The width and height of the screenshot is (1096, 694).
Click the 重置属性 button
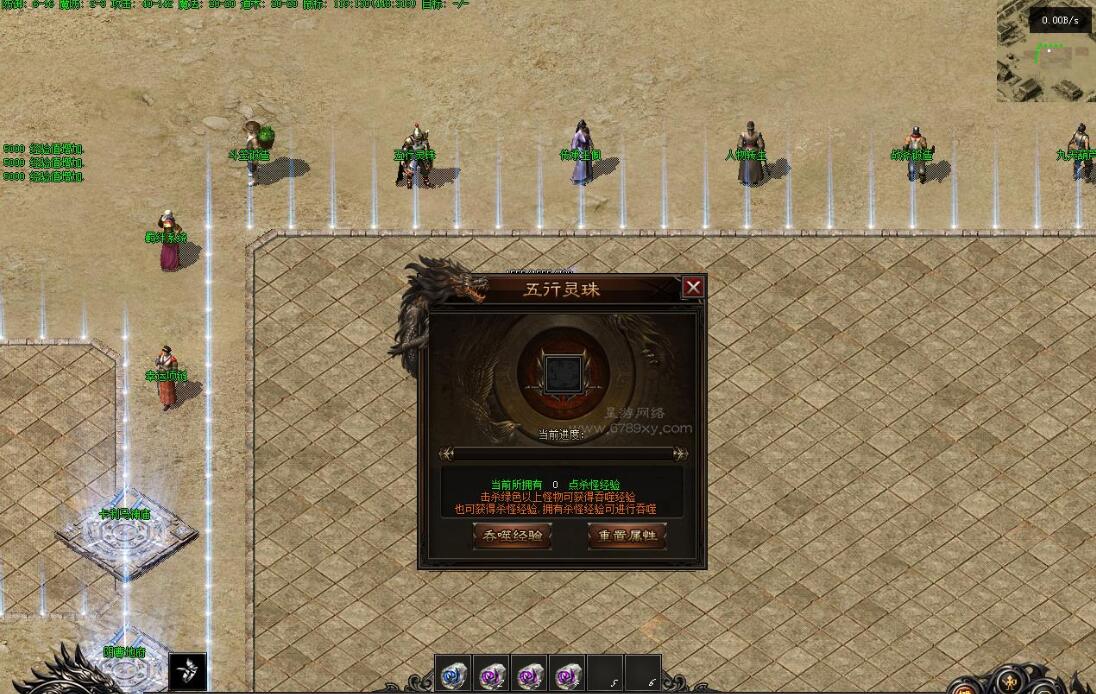pos(627,536)
